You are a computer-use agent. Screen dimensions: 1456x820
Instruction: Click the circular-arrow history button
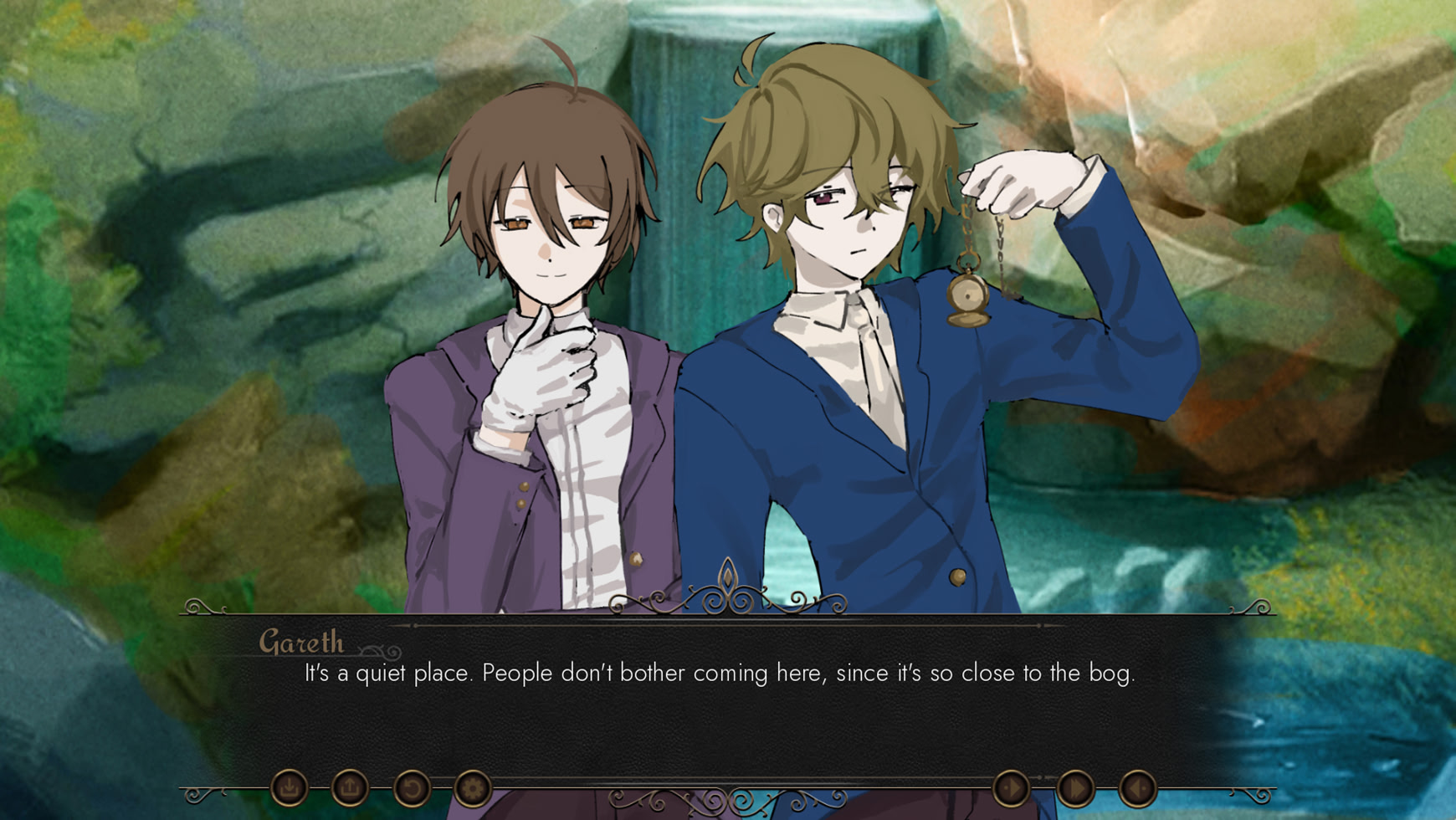412,787
